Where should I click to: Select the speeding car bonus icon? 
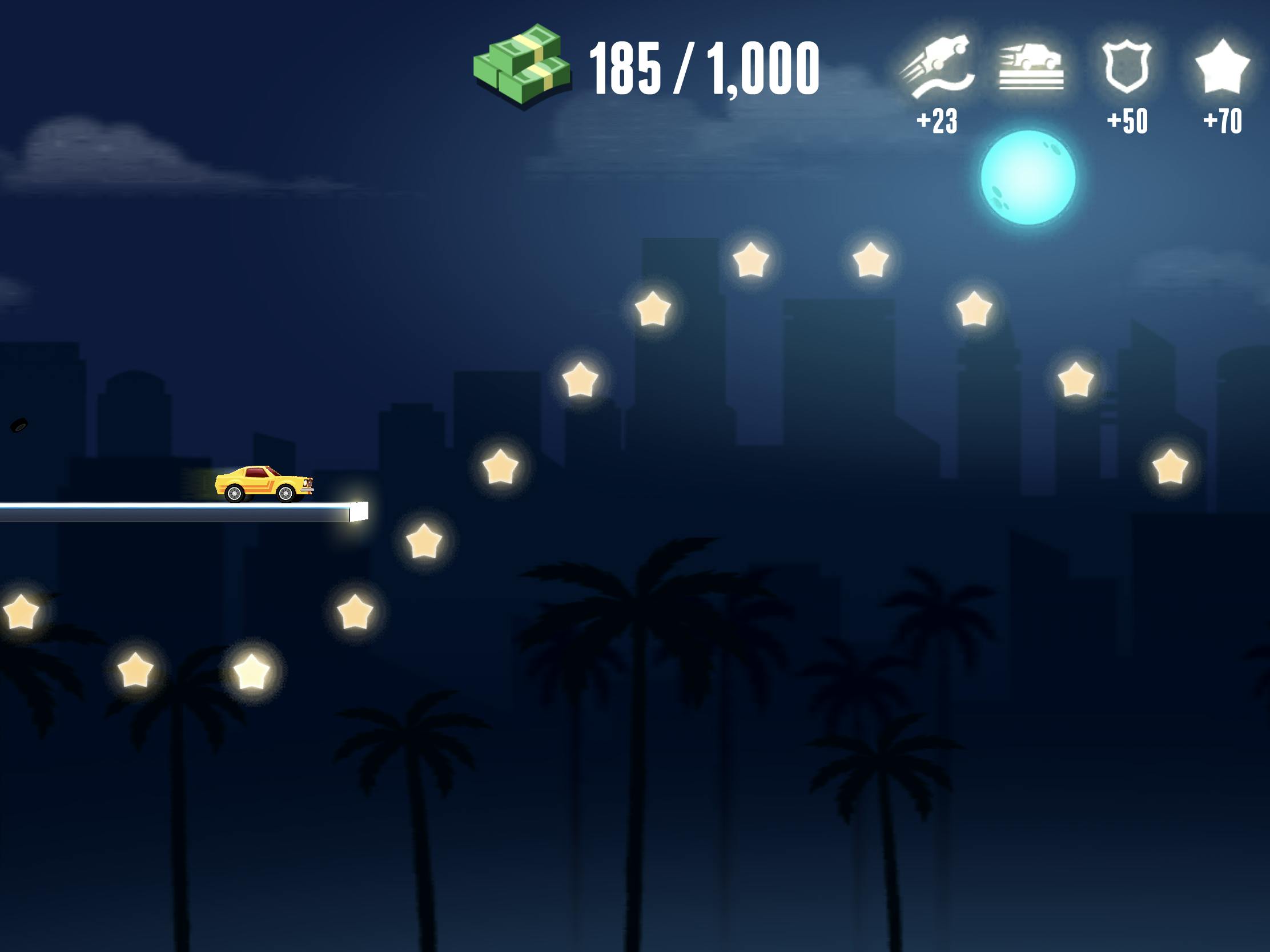coord(1031,66)
